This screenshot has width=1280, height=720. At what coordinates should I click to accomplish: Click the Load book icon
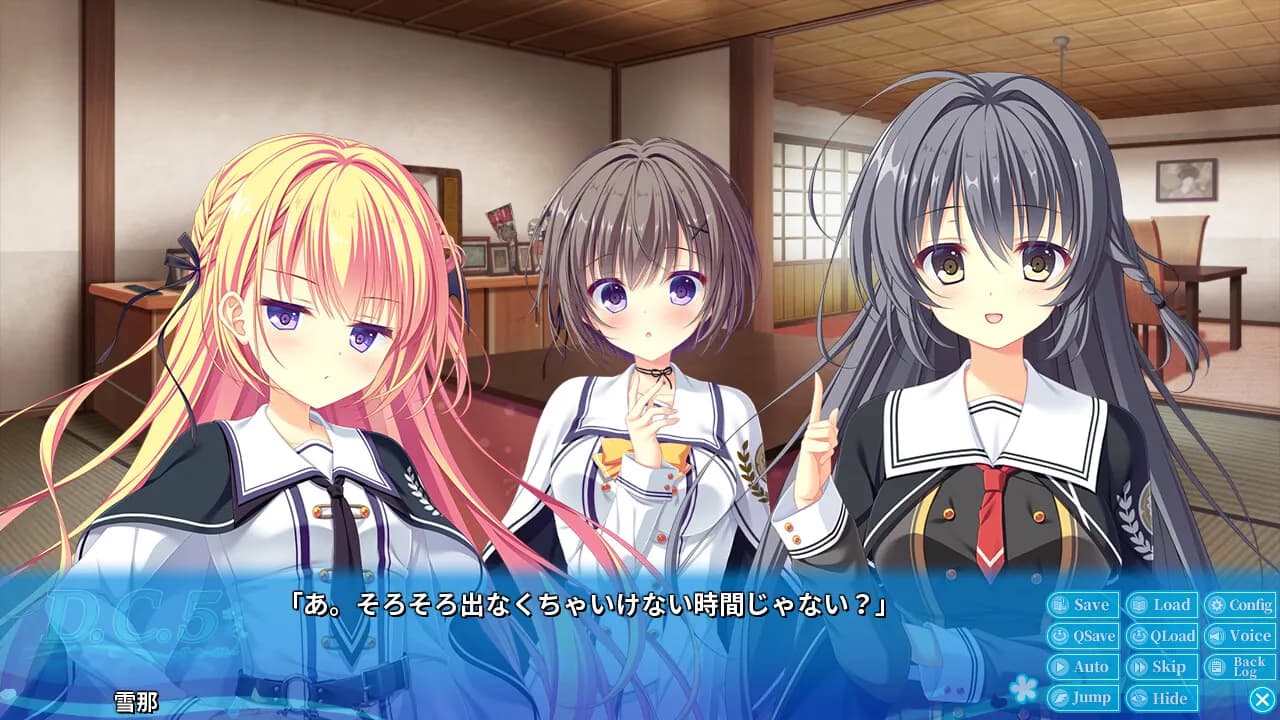point(1138,604)
